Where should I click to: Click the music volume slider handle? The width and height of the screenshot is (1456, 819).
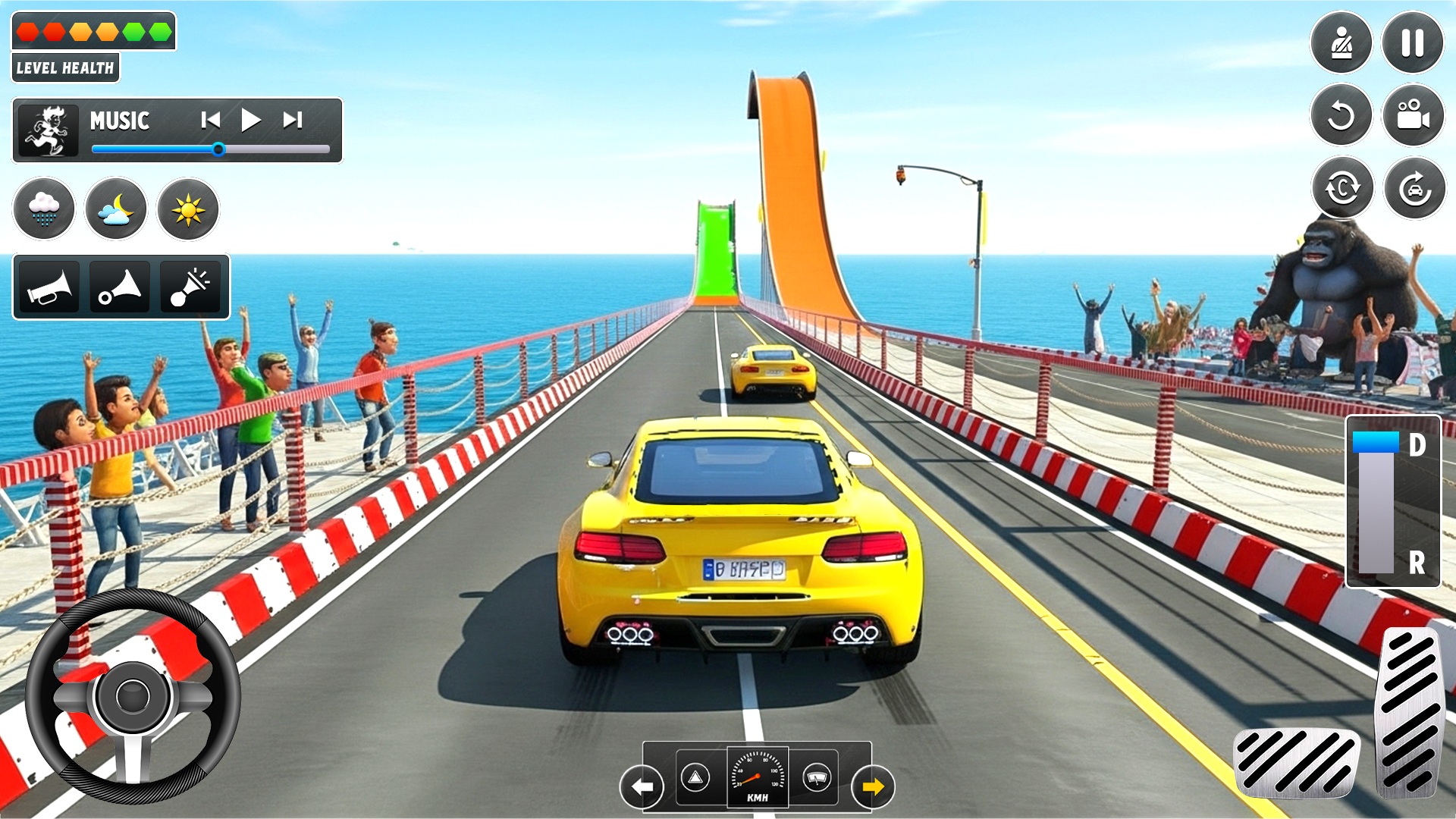pyautogui.click(x=218, y=149)
